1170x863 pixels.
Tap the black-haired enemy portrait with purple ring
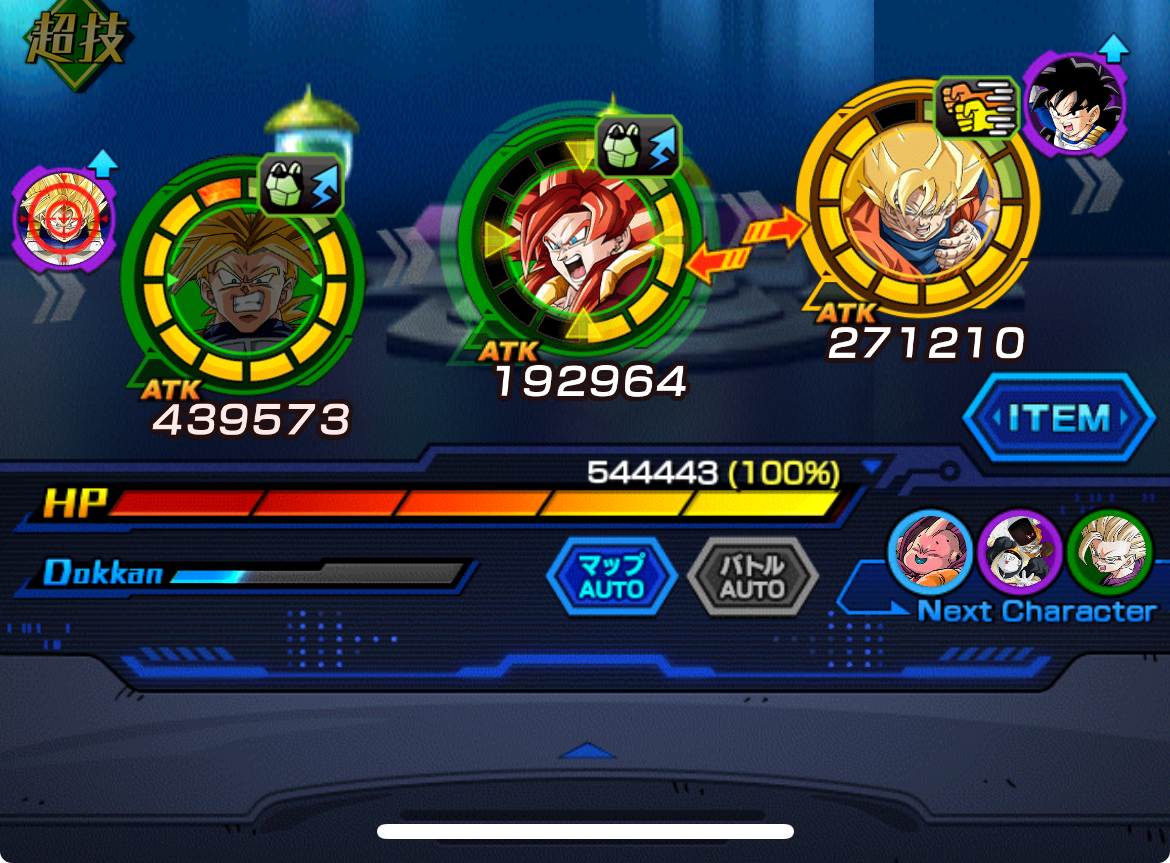1074,100
